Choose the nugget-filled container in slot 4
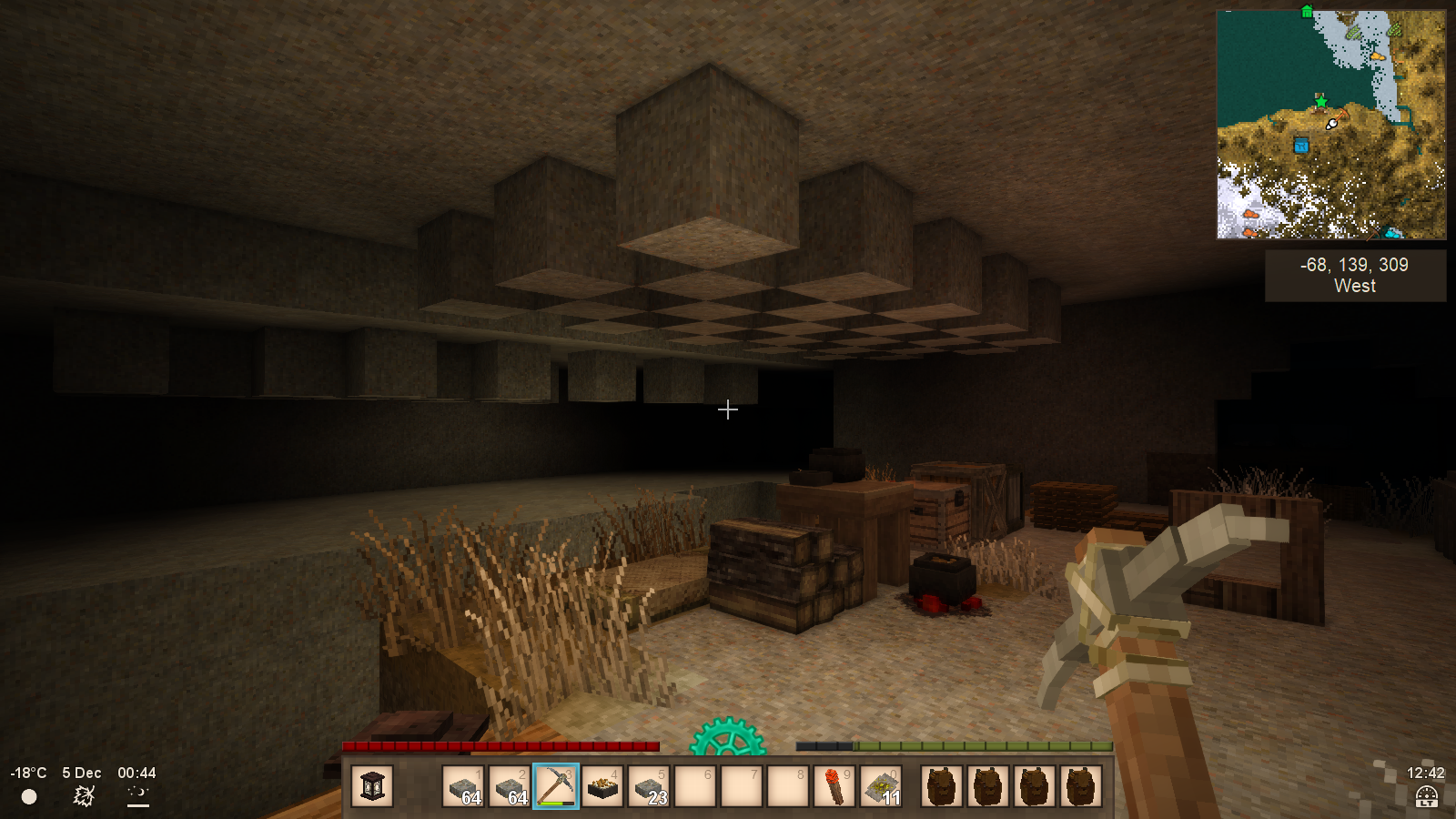The height and width of the screenshot is (819, 1456). tap(602, 786)
